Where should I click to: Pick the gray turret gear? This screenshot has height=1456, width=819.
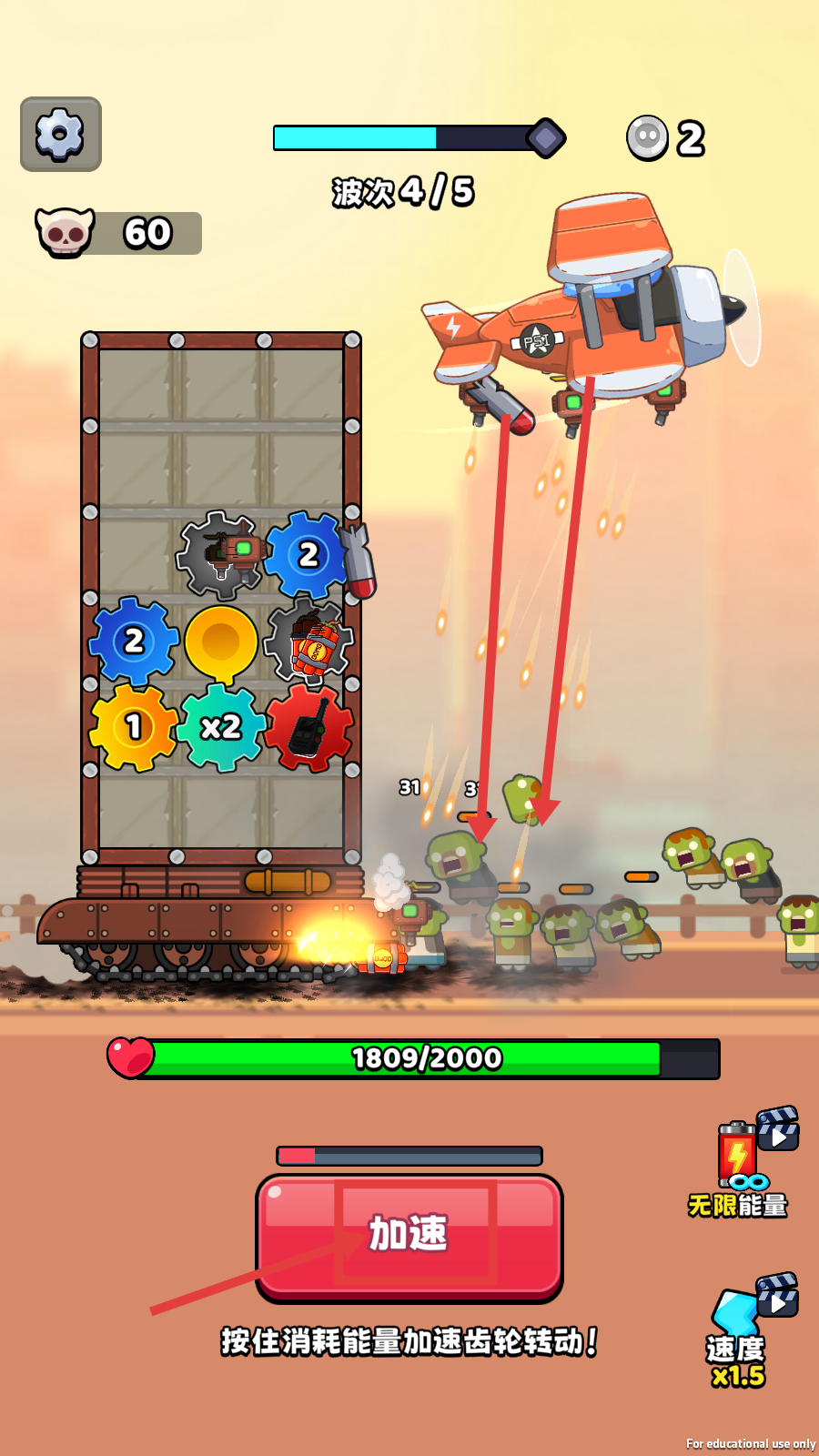coord(221,554)
